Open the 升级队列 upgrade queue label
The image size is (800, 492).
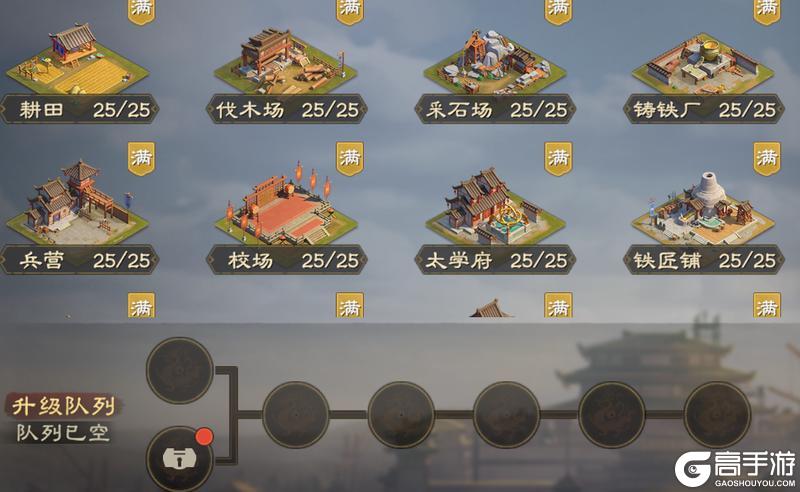pos(62,407)
